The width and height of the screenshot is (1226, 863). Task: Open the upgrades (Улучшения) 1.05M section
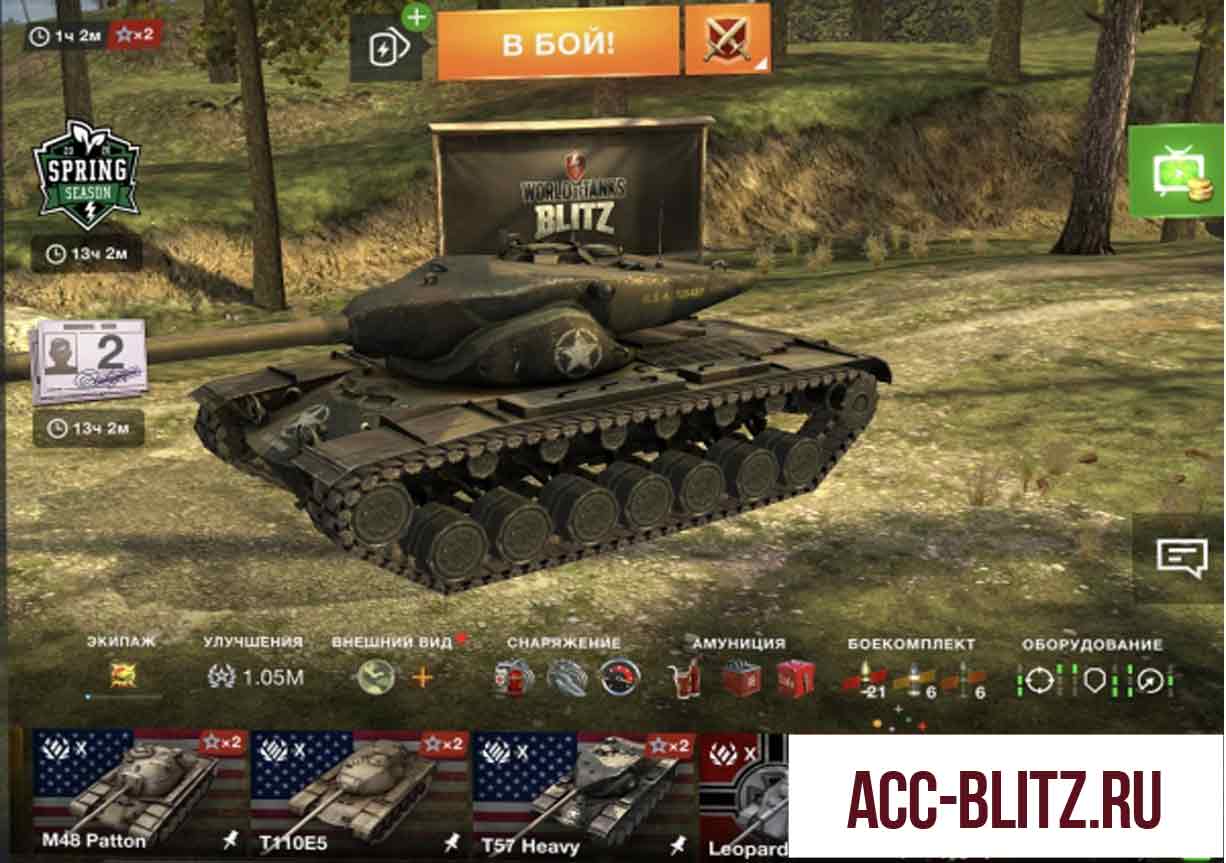click(x=255, y=676)
